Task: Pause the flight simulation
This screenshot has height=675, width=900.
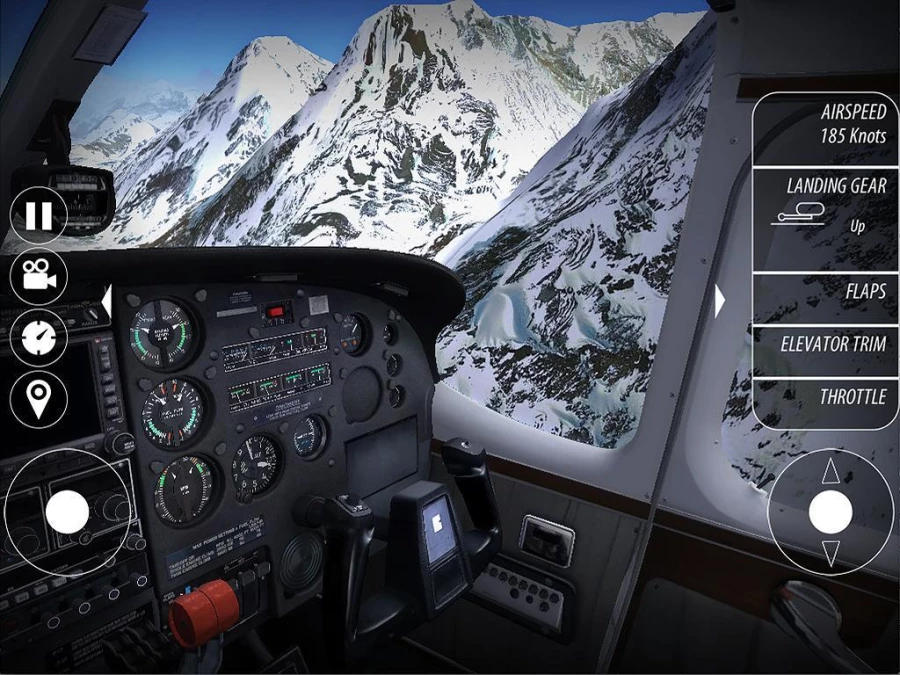Action: pyautogui.click(x=38, y=215)
